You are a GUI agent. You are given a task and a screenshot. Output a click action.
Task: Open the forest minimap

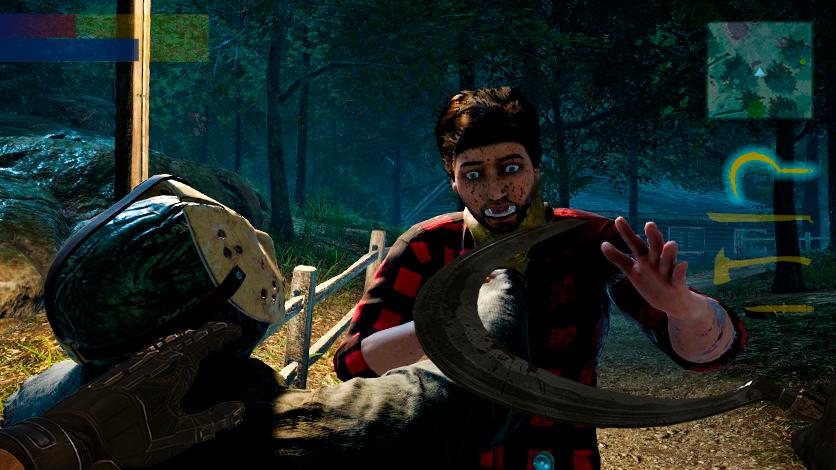tap(759, 70)
